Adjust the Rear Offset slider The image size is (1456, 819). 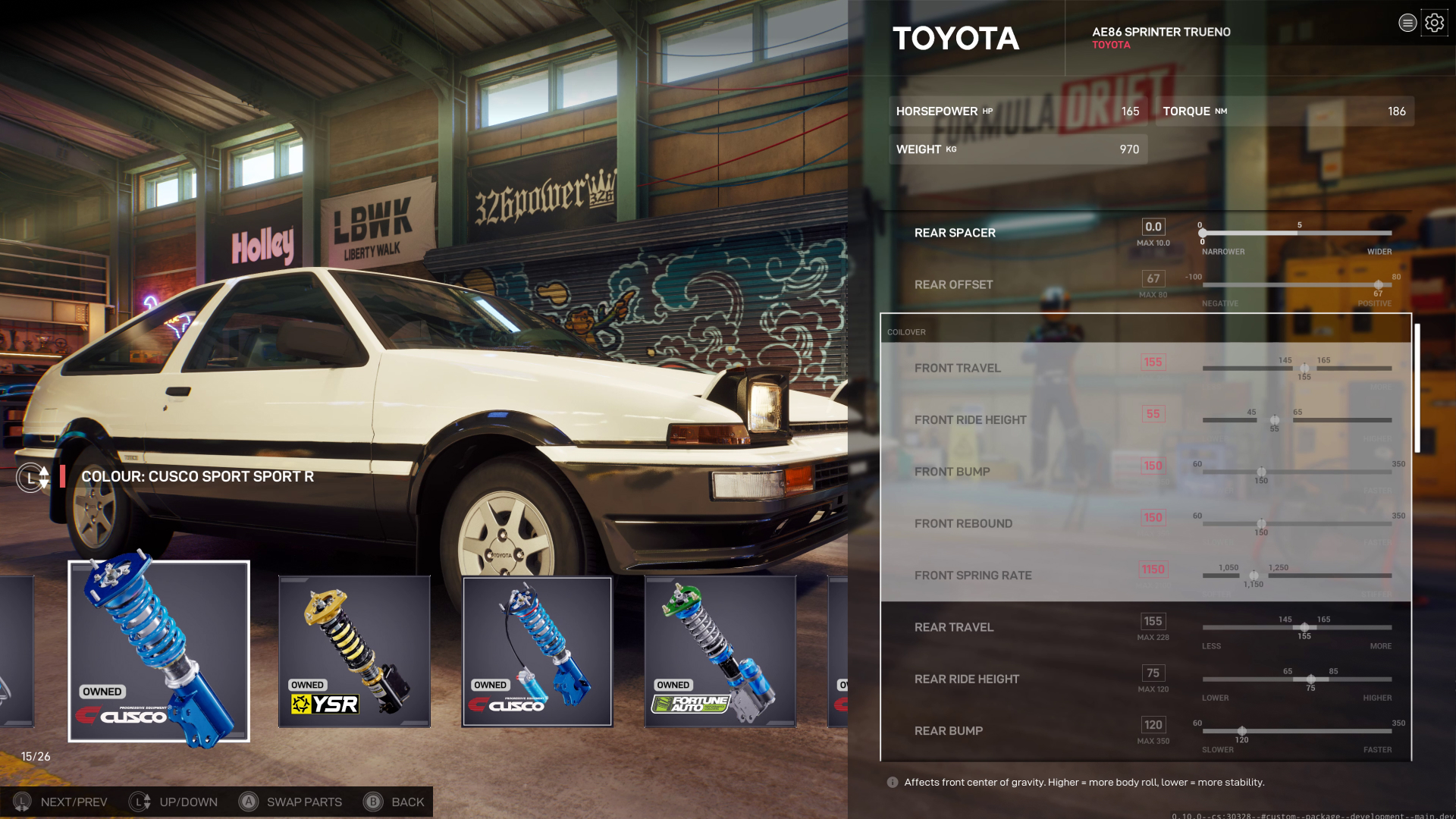pyautogui.click(x=1378, y=285)
